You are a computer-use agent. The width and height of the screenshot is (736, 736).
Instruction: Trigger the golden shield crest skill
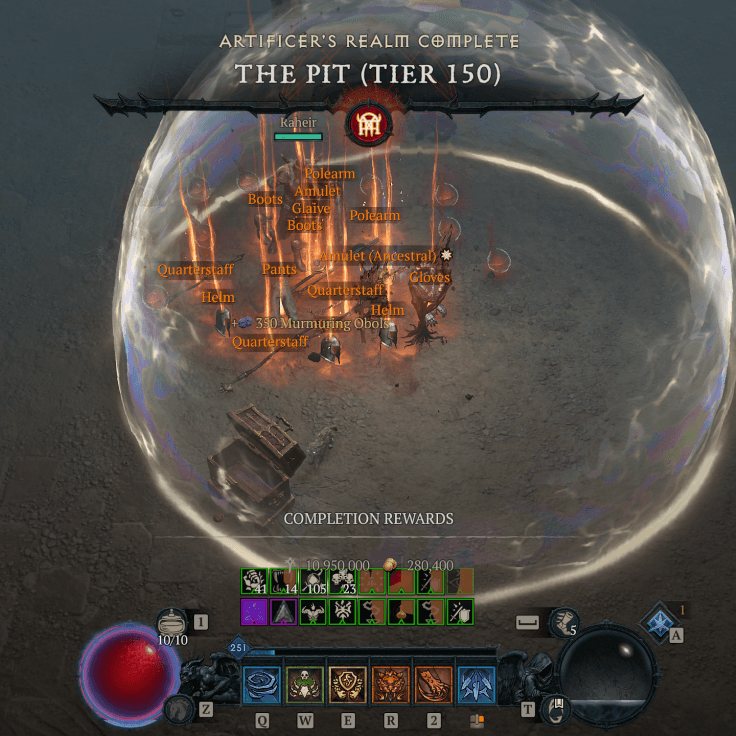348,685
